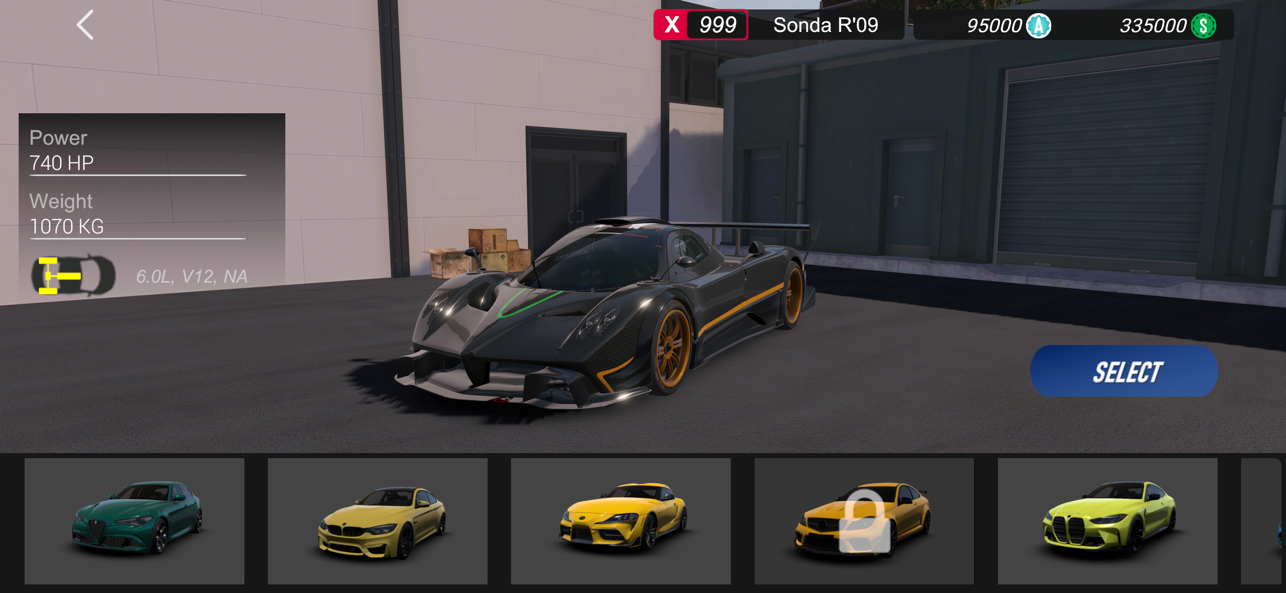Click the blue SELECT button
The image size is (1286, 593).
point(1124,372)
